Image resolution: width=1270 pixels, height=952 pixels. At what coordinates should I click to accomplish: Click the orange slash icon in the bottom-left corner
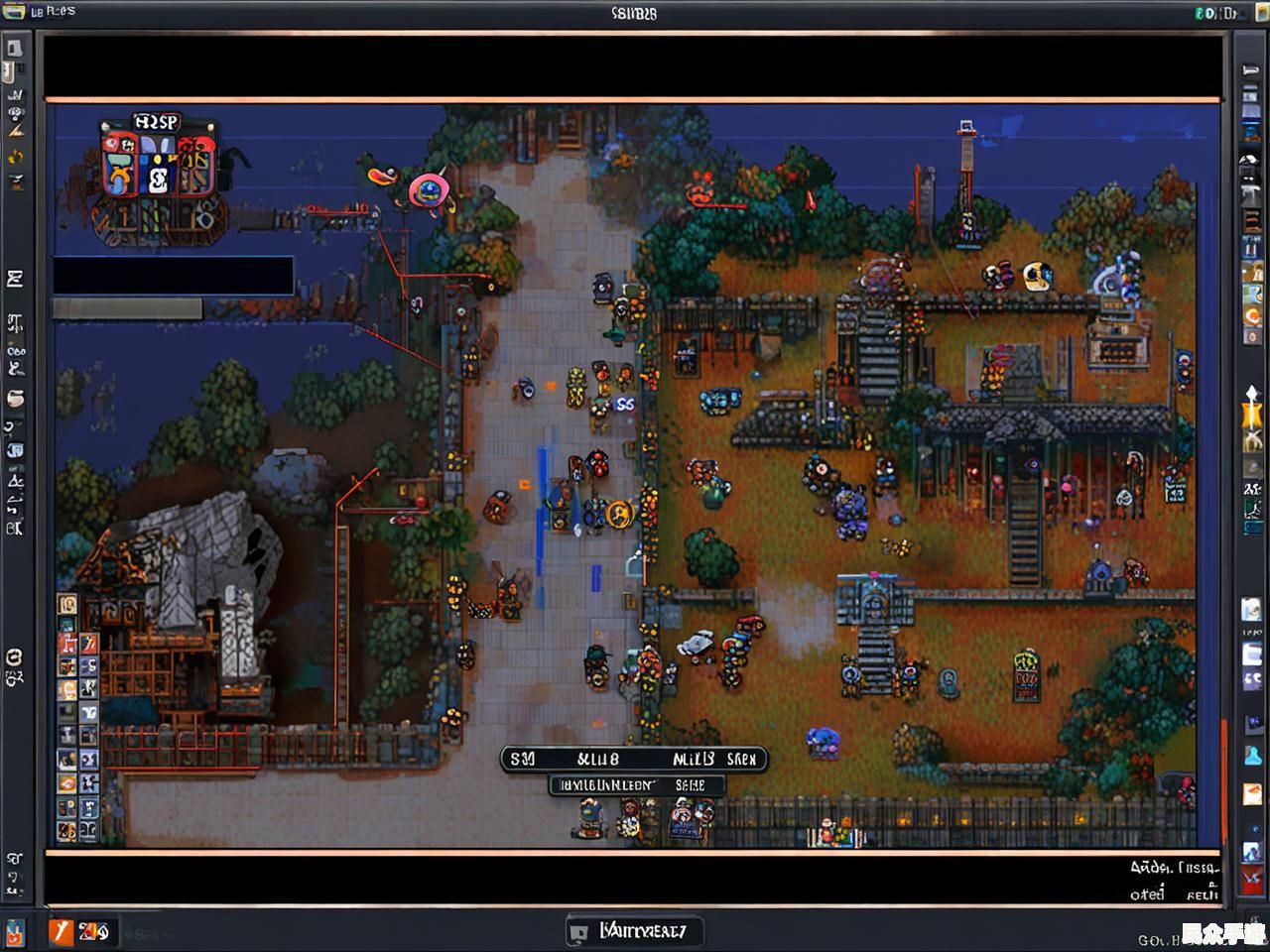click(x=61, y=931)
